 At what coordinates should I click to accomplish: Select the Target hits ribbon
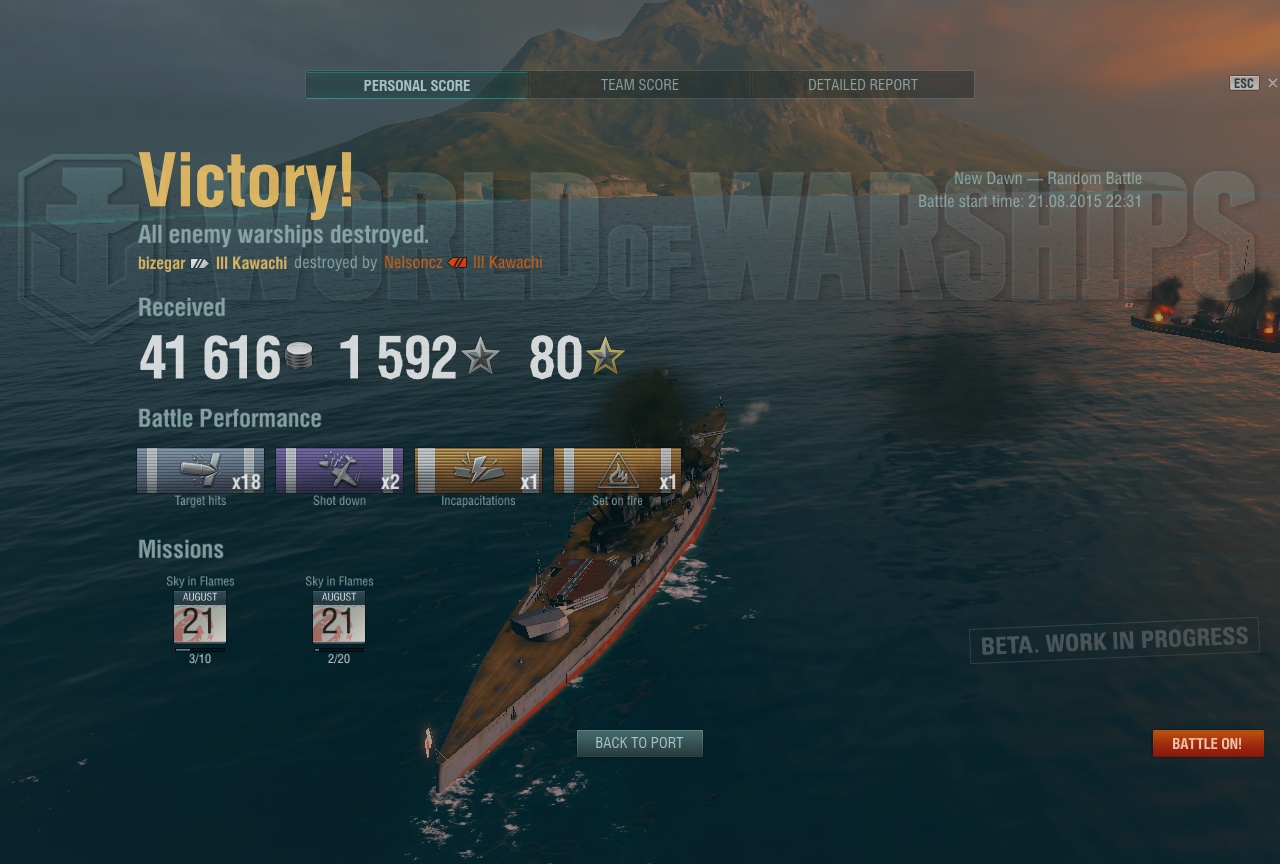[x=200, y=471]
